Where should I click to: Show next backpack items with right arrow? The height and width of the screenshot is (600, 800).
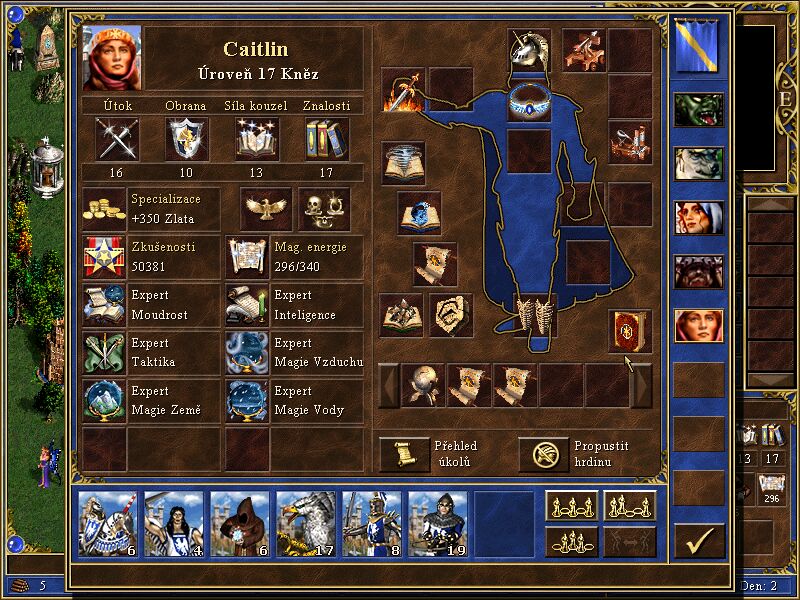pos(641,385)
